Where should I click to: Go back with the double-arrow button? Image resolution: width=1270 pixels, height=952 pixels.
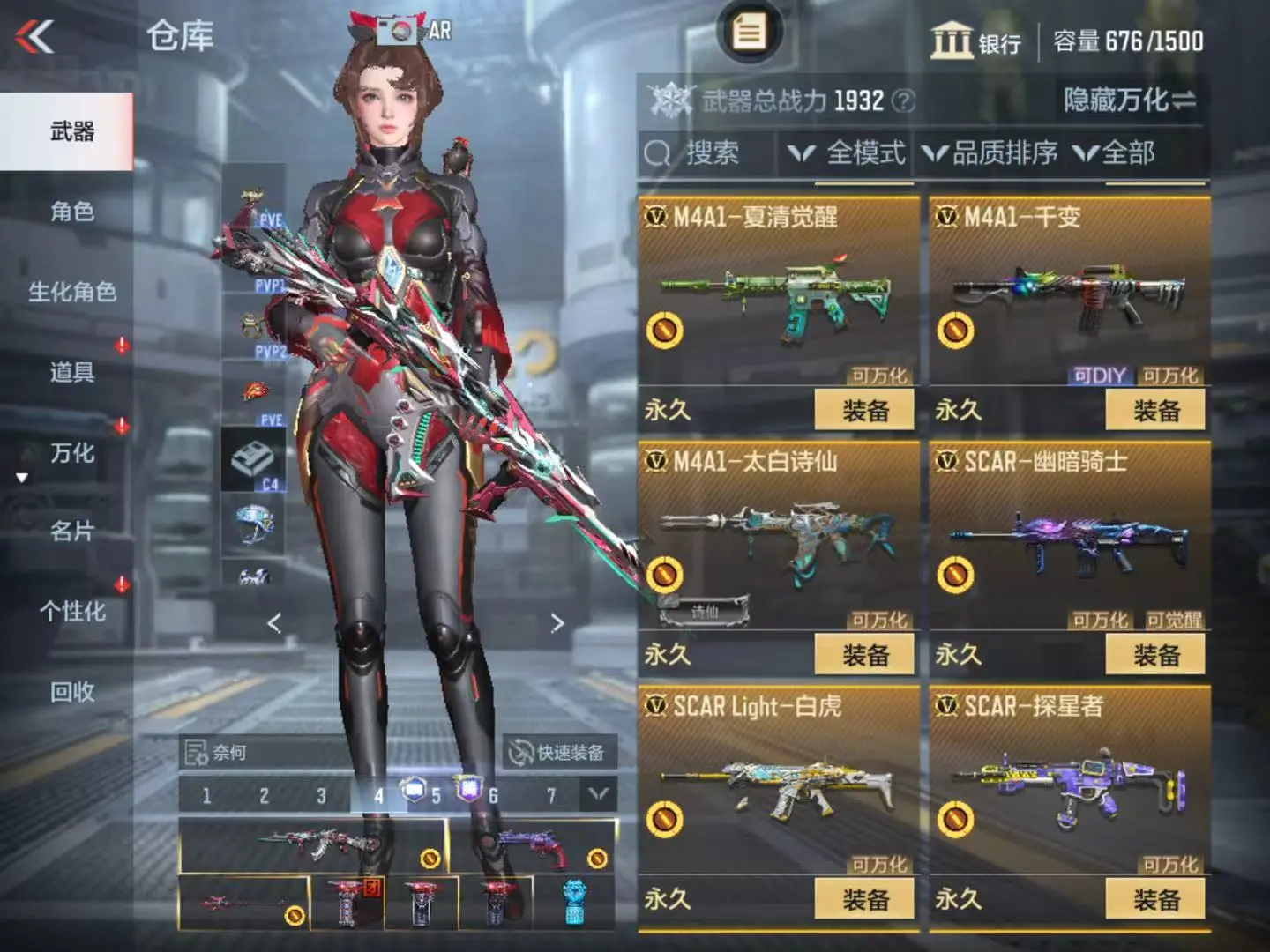click(x=35, y=37)
